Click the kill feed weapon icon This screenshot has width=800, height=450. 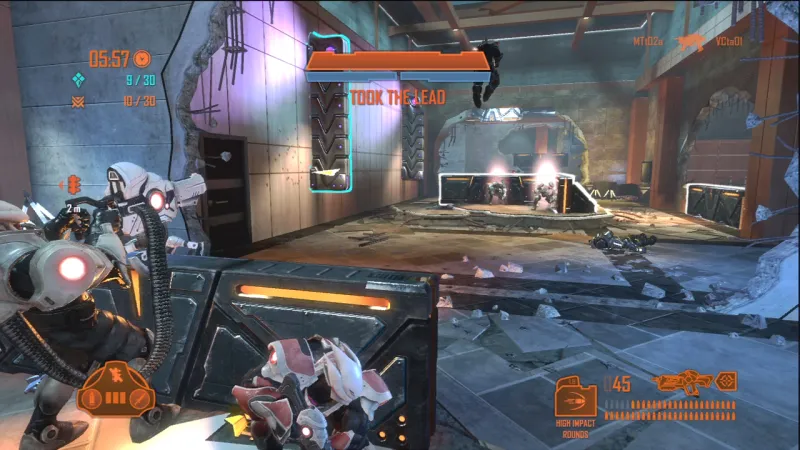(690, 42)
